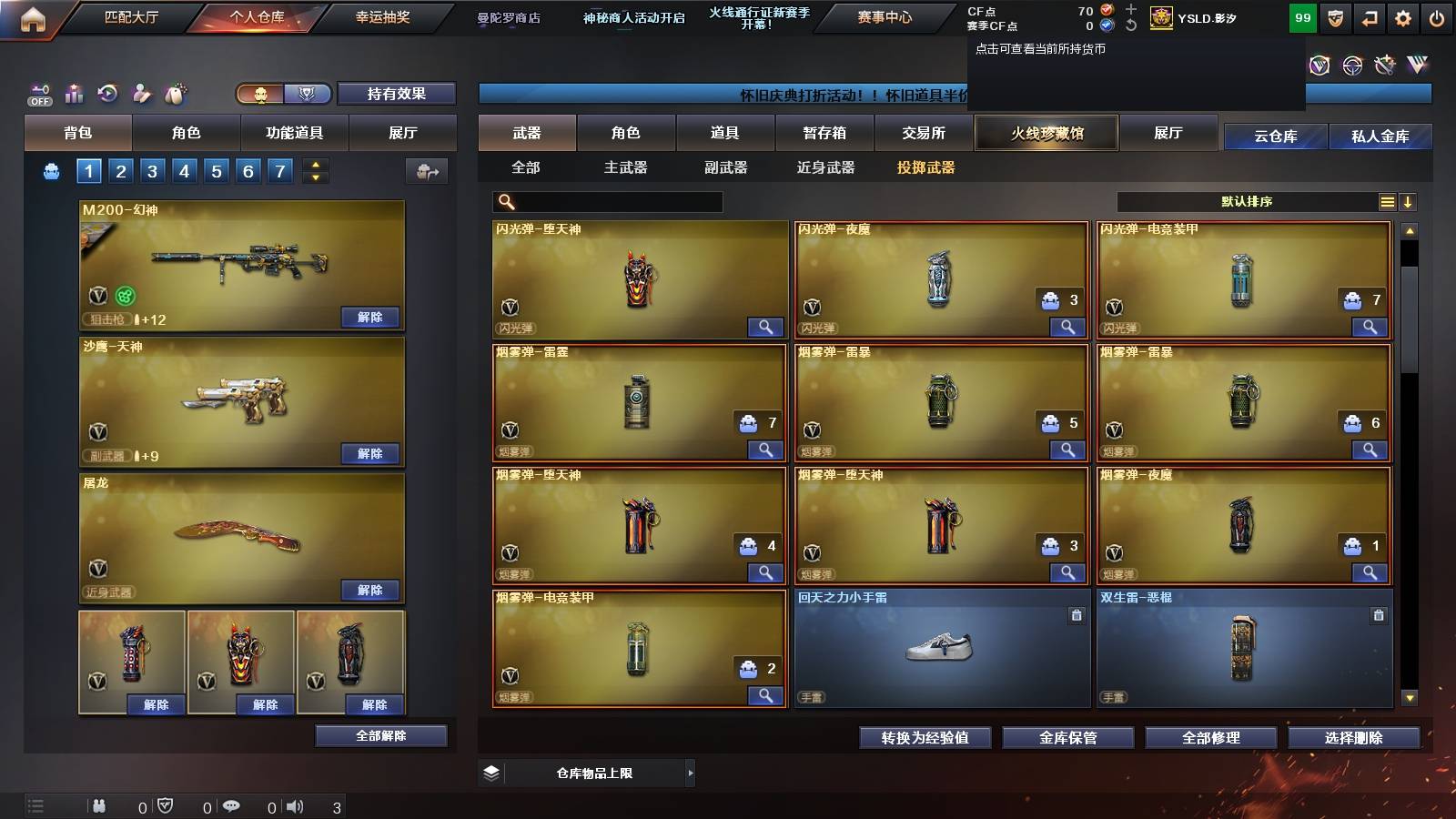Open the 投掷武器 category tab

click(926, 167)
